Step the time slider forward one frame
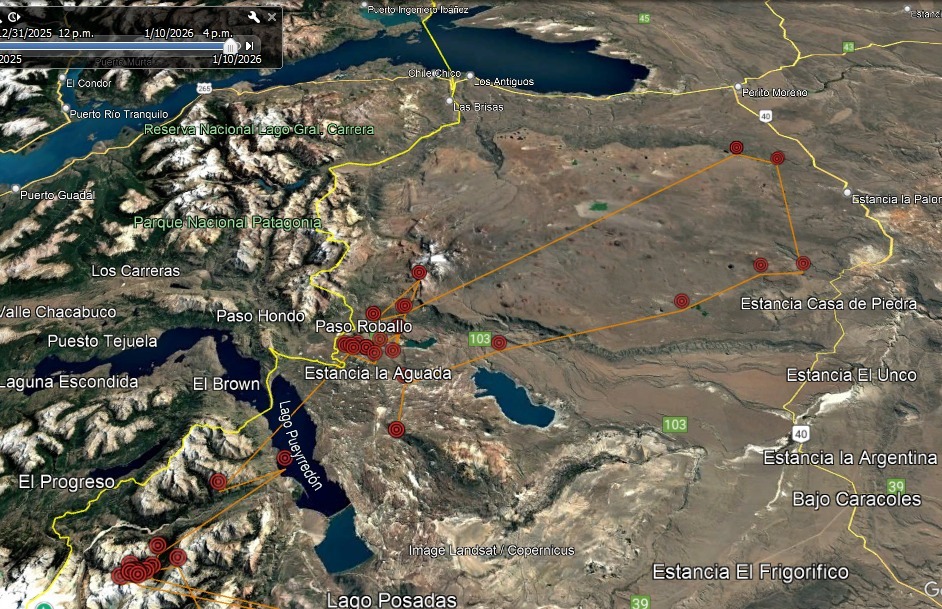 [249, 45]
